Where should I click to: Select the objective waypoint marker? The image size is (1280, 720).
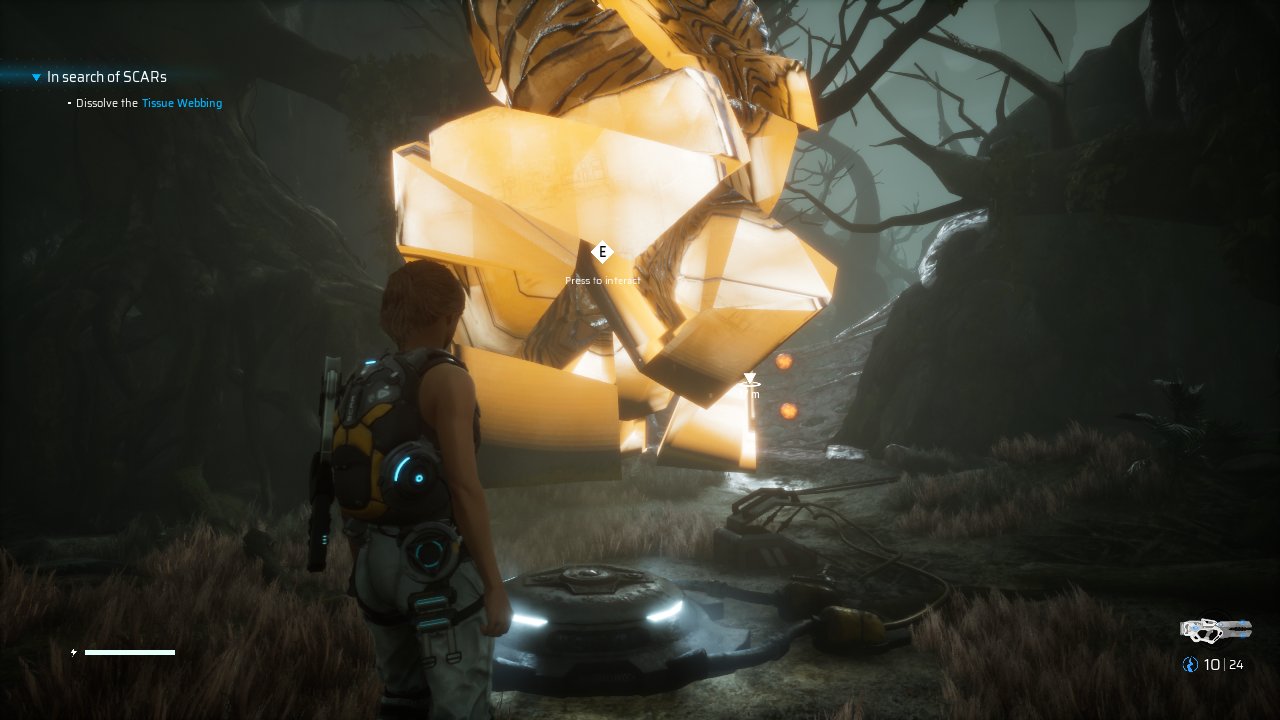click(x=750, y=379)
